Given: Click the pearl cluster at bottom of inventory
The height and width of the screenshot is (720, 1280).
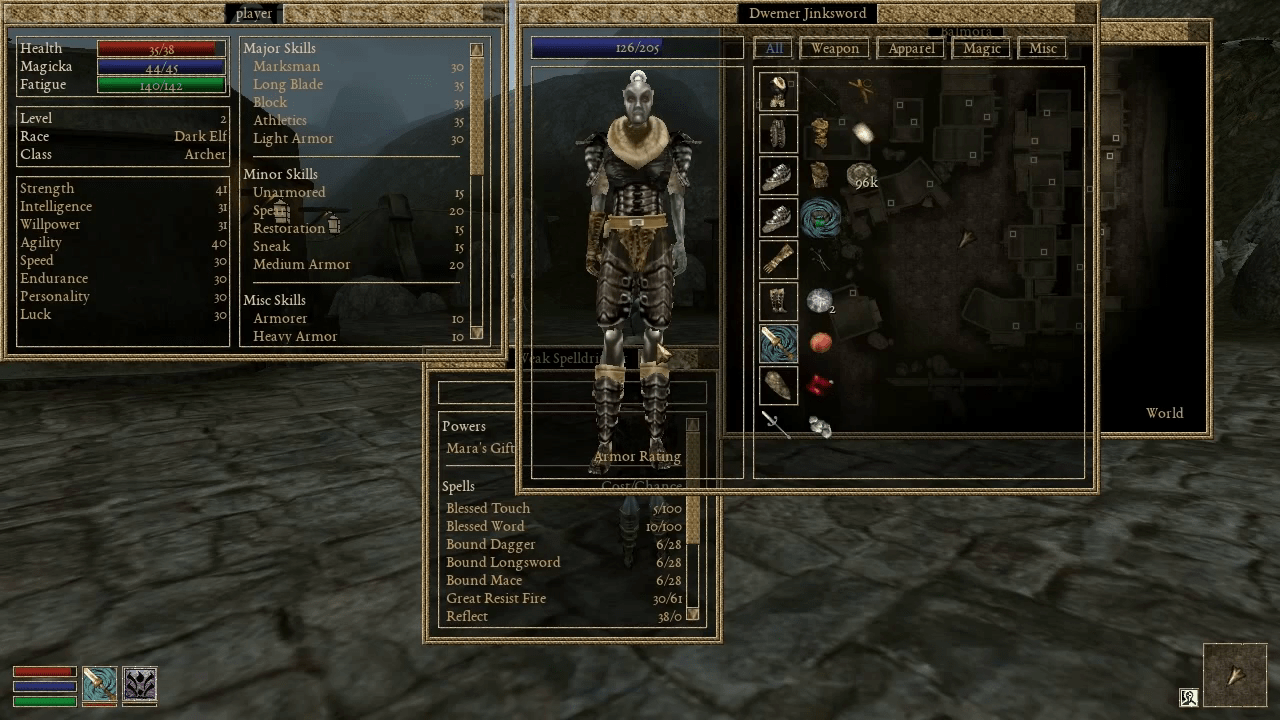Looking at the screenshot, I should point(820,428).
